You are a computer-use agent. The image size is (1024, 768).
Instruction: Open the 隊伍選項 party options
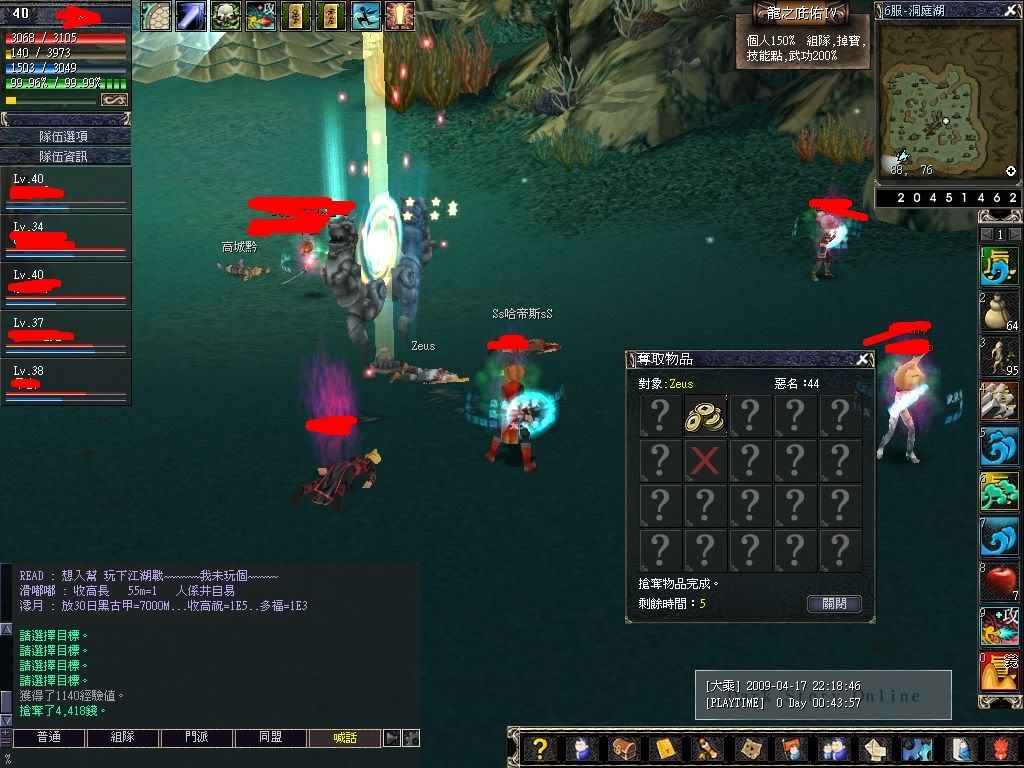(65, 136)
